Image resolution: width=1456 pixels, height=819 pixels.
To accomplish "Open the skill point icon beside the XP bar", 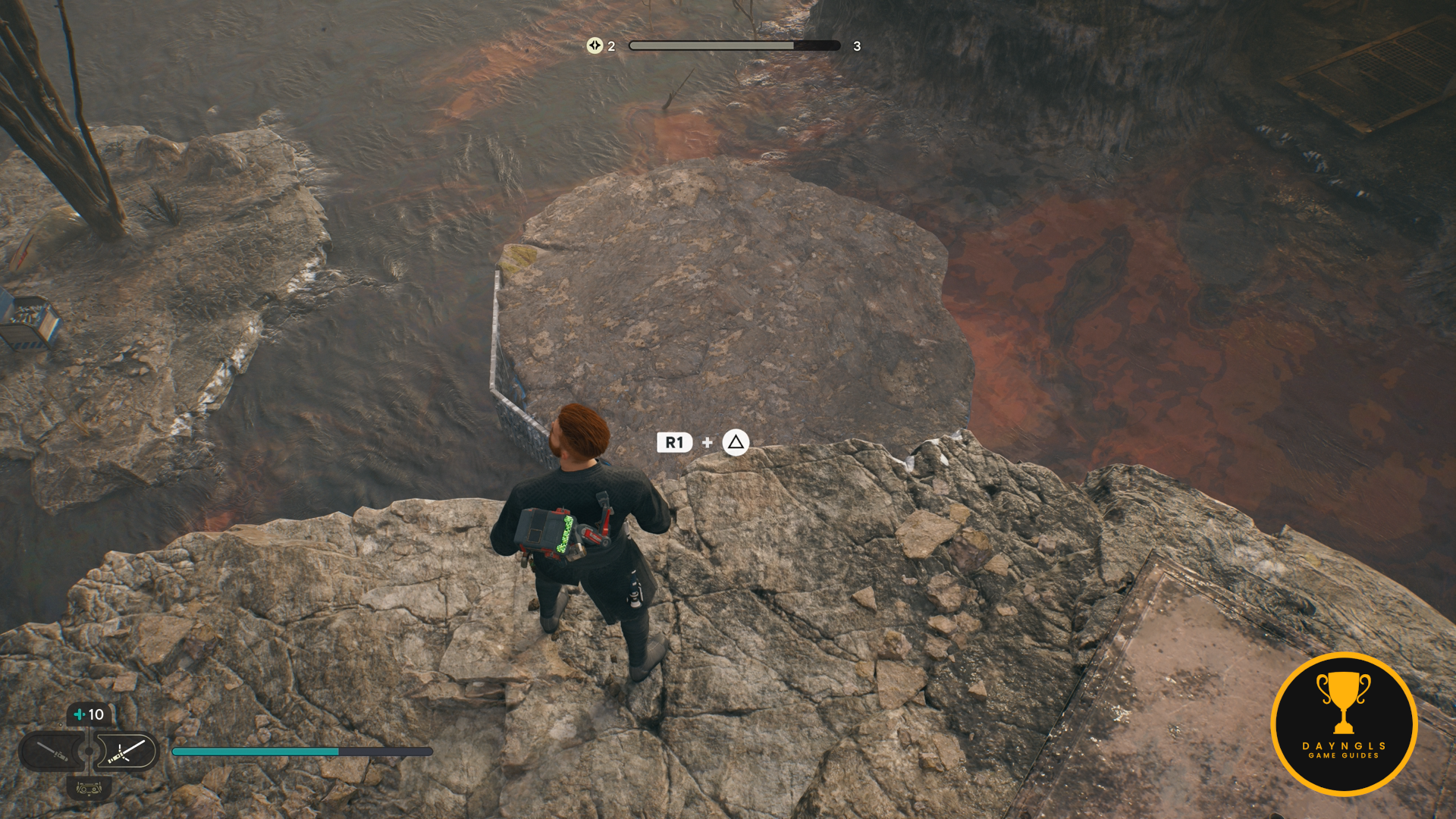I will tap(595, 45).
